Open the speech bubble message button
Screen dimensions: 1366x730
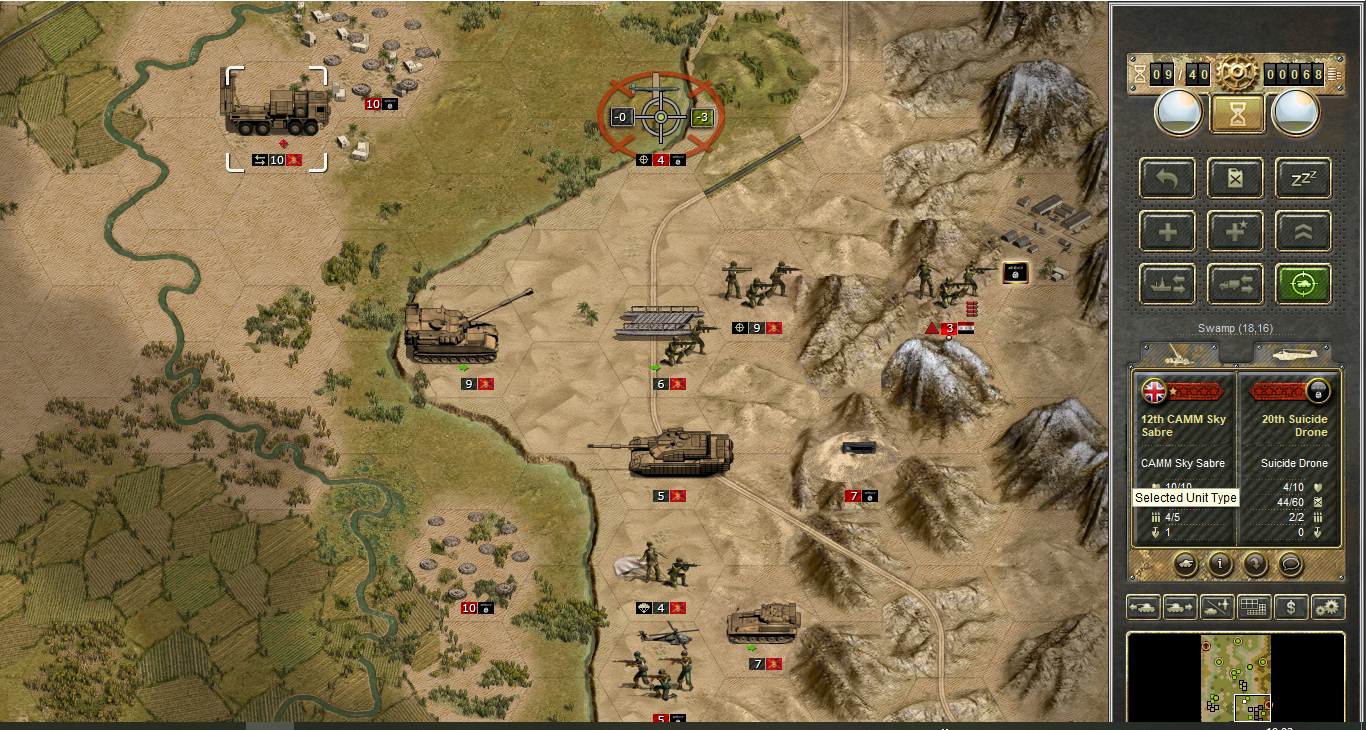tap(1290, 564)
